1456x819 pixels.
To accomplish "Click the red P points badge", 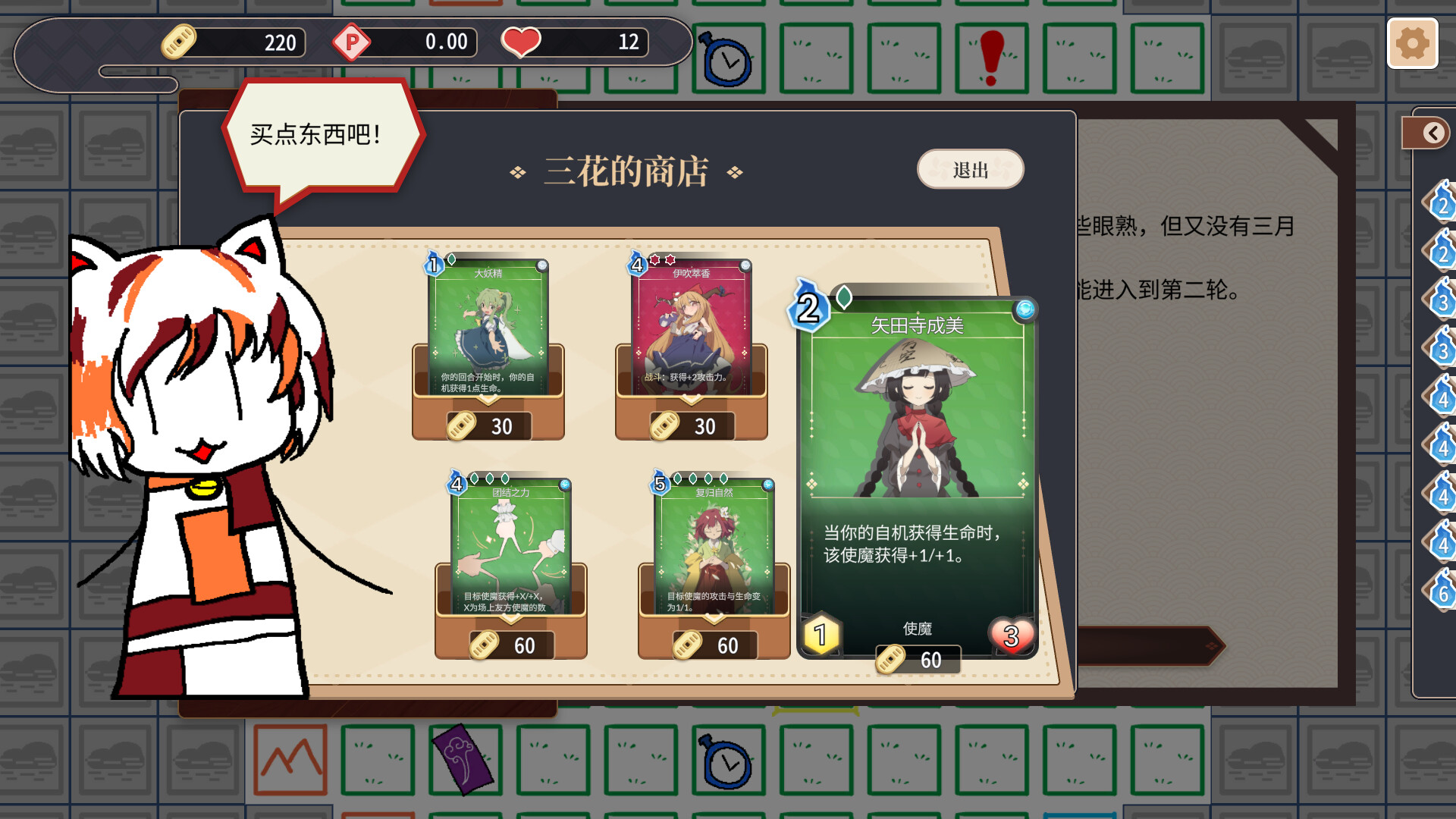I will click(x=351, y=42).
